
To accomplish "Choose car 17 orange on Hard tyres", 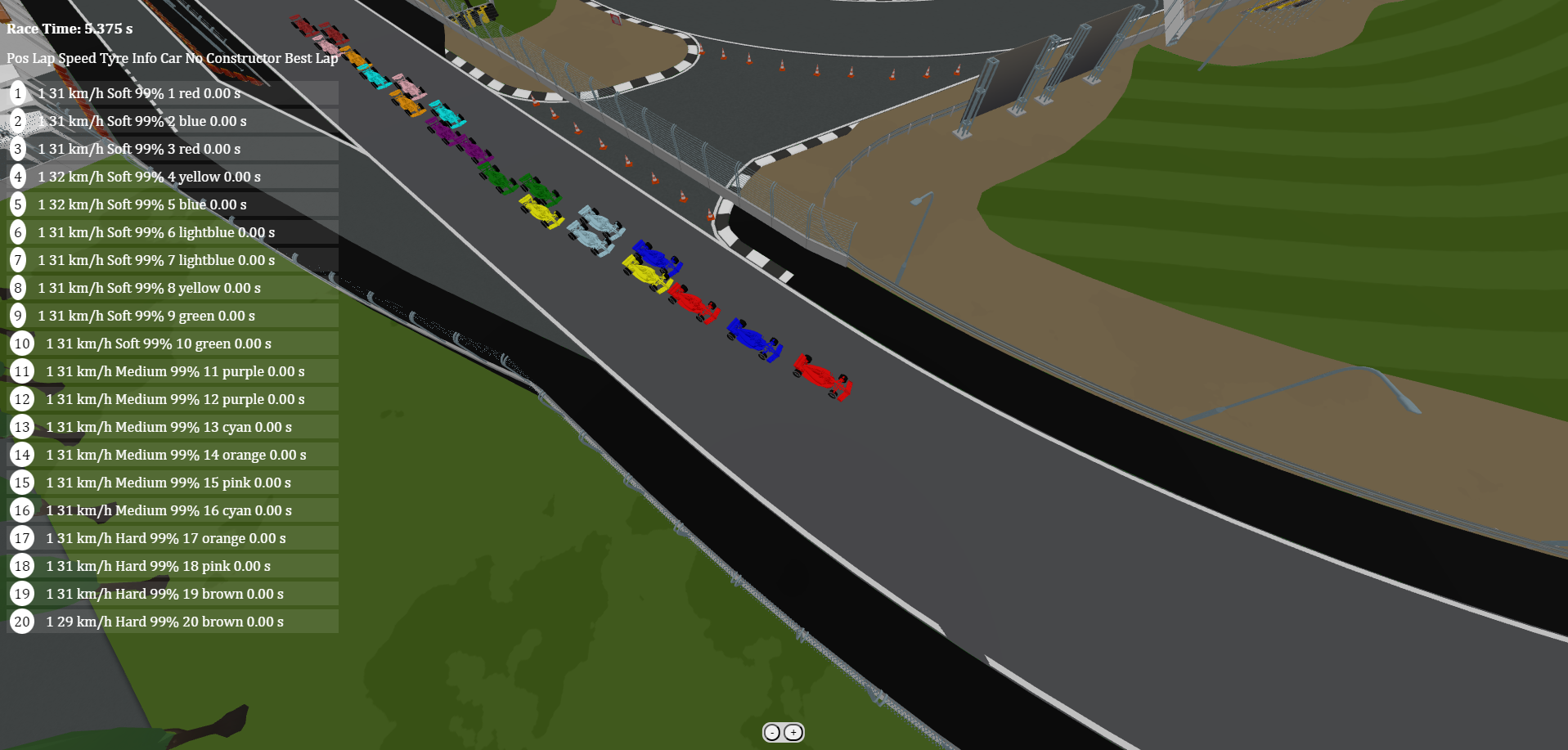I will (x=173, y=538).
